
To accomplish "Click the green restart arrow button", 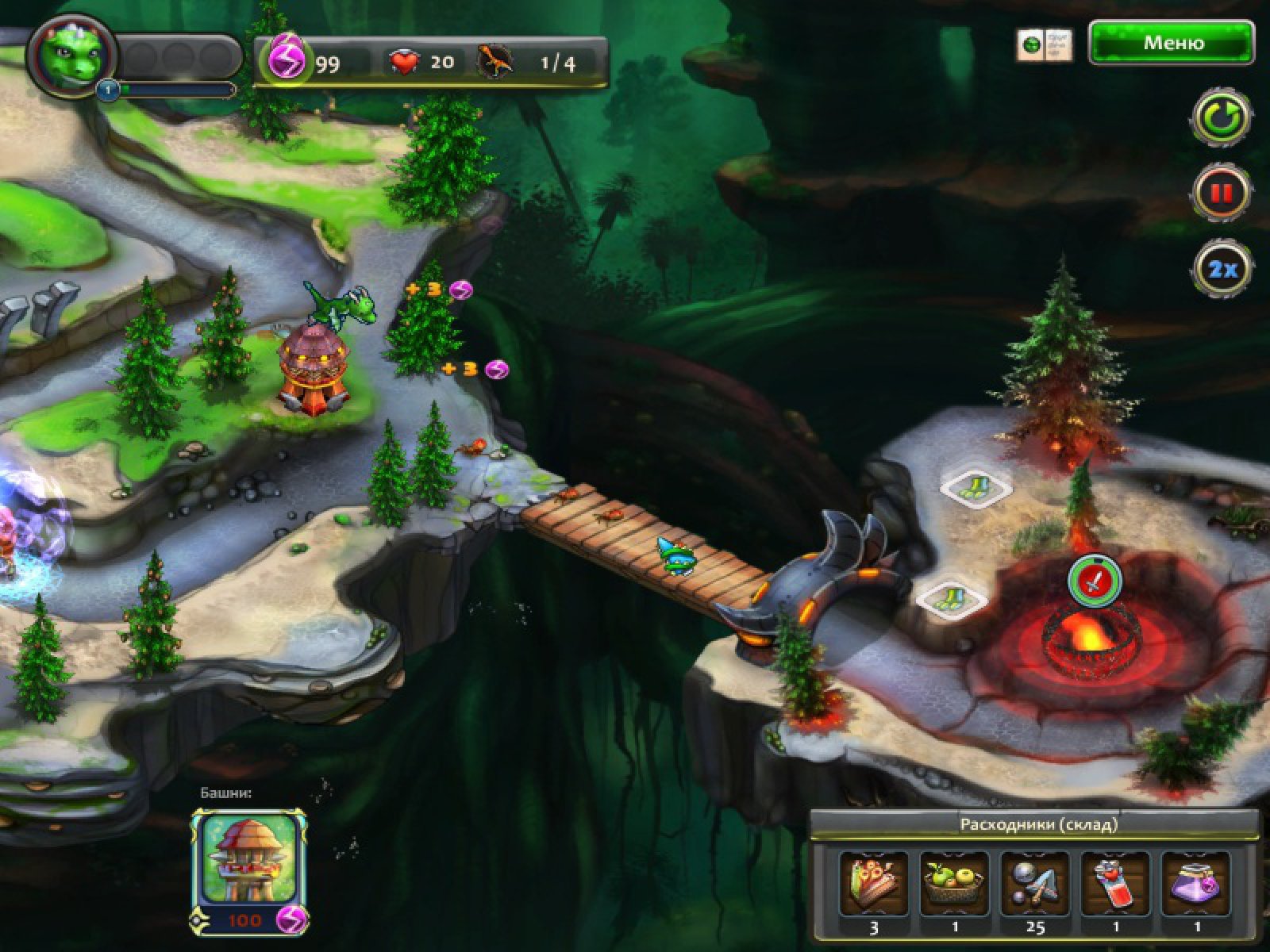I will coord(1222,119).
